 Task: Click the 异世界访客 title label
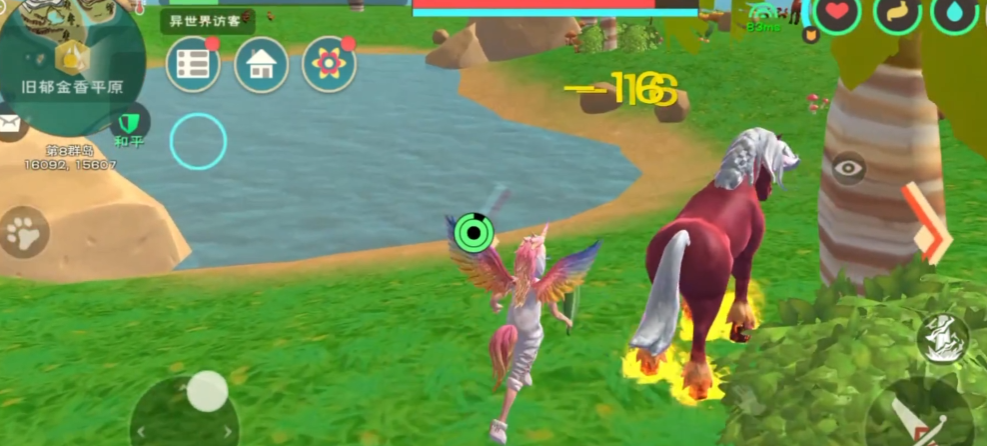207,21
